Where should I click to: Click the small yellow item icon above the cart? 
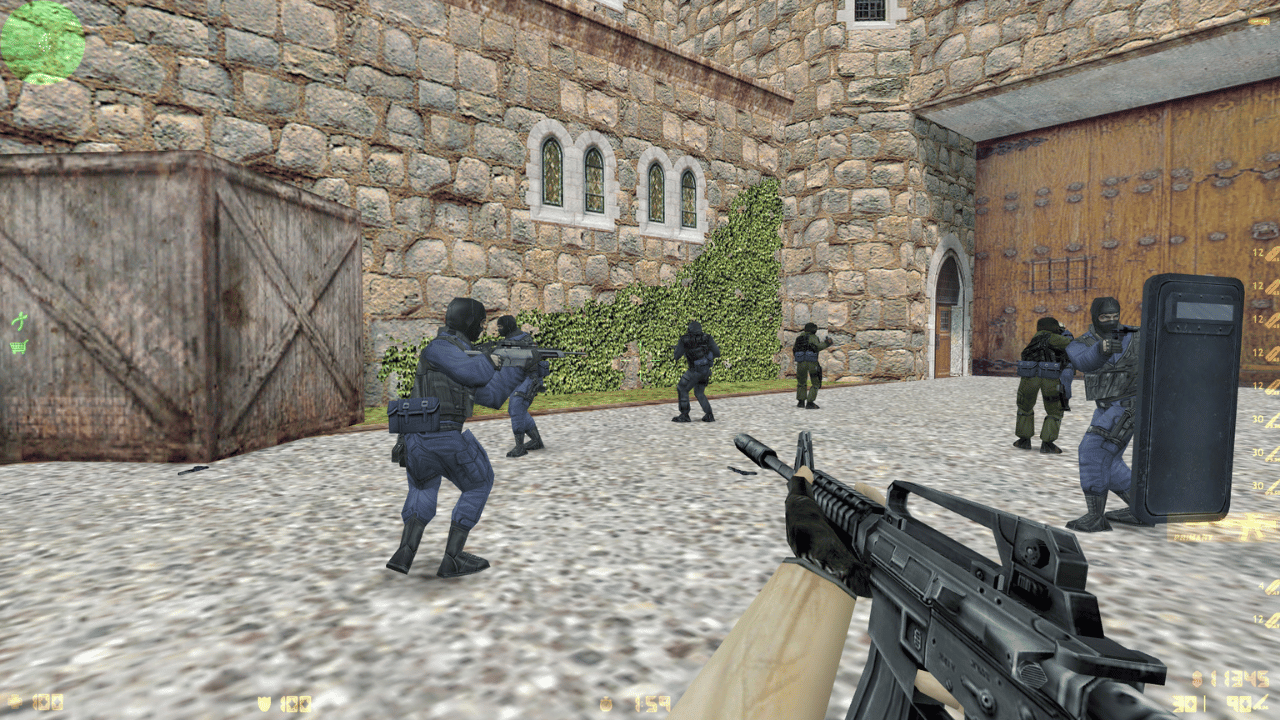point(18,322)
